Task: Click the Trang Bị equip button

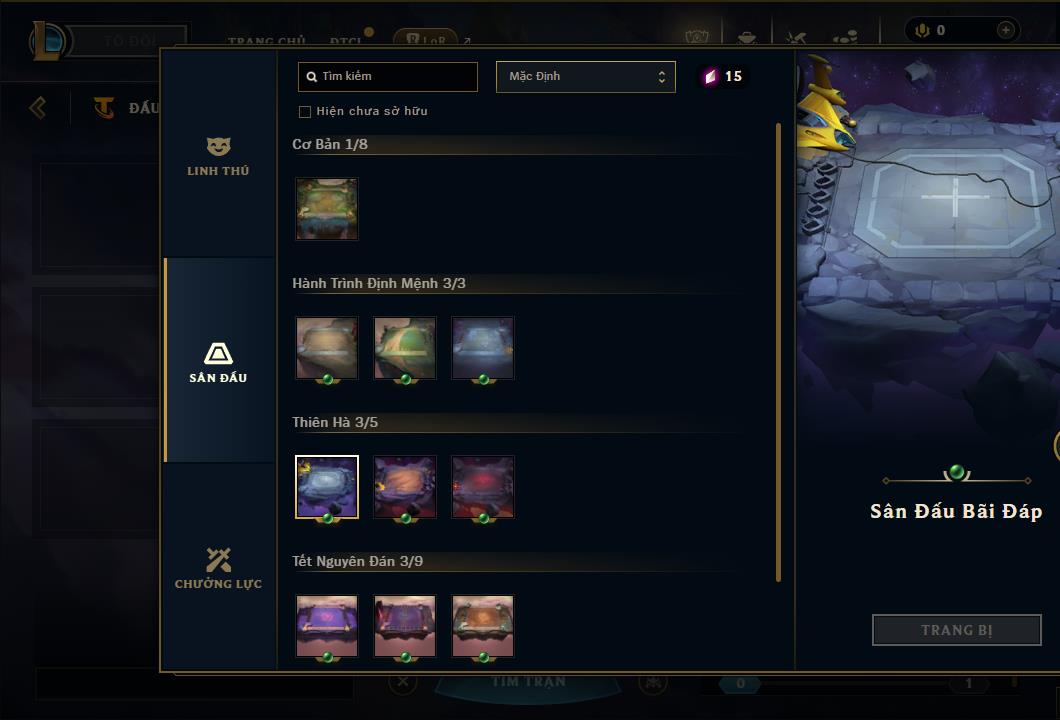Action: click(956, 630)
